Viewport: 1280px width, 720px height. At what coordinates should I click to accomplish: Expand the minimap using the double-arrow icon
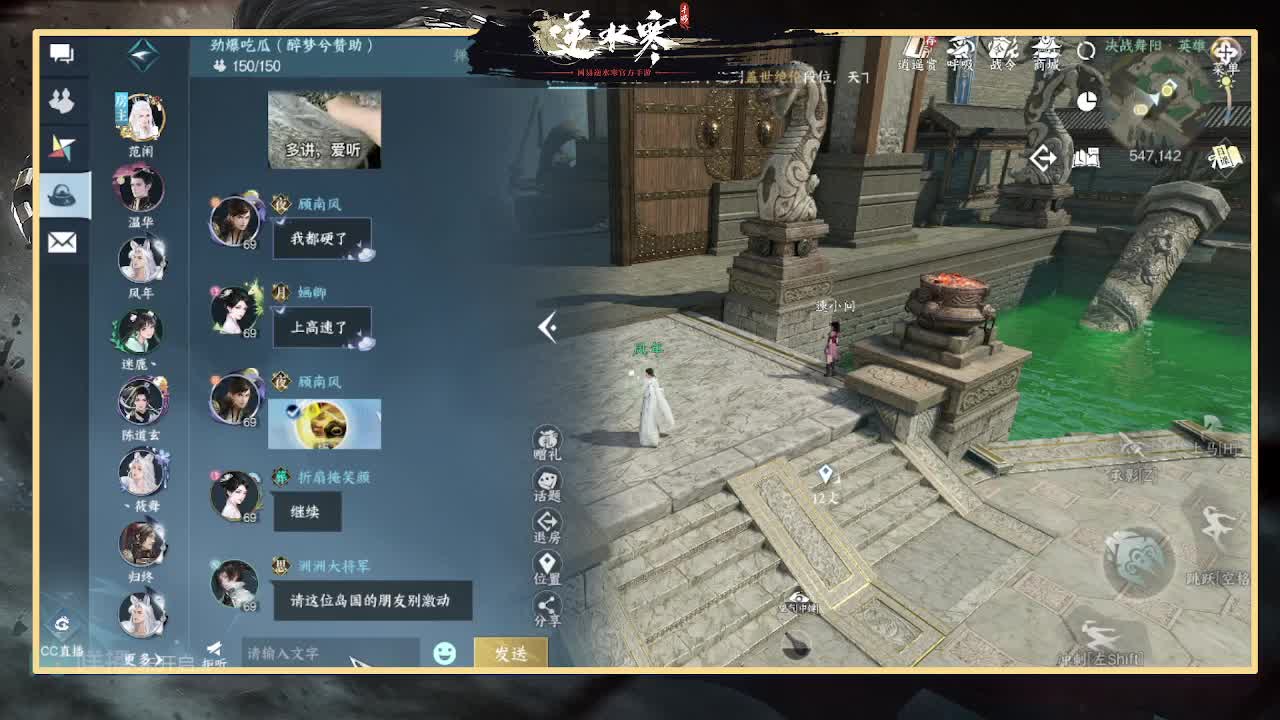[1042, 158]
